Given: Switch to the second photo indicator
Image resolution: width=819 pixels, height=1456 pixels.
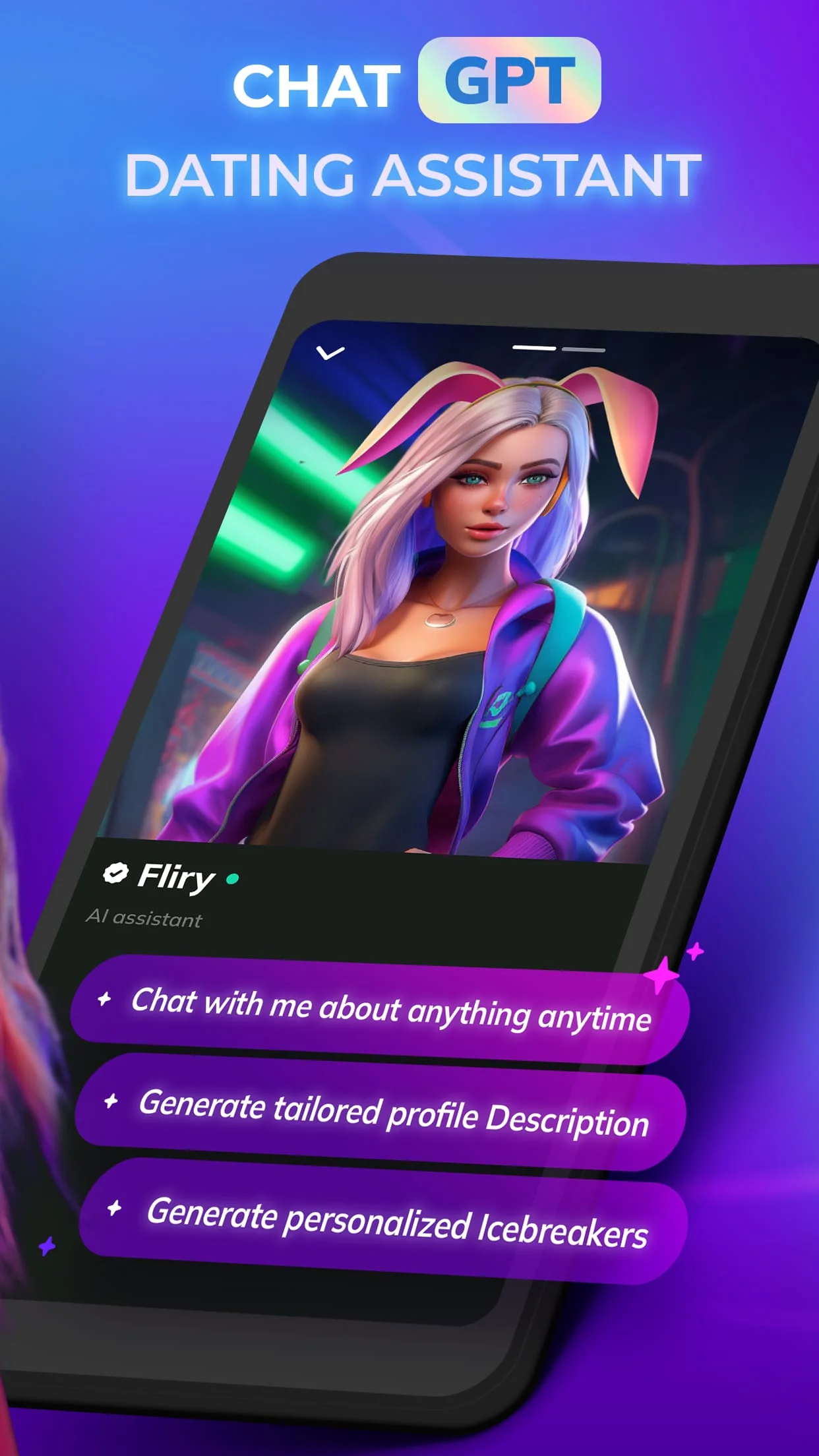Looking at the screenshot, I should pyautogui.click(x=584, y=349).
